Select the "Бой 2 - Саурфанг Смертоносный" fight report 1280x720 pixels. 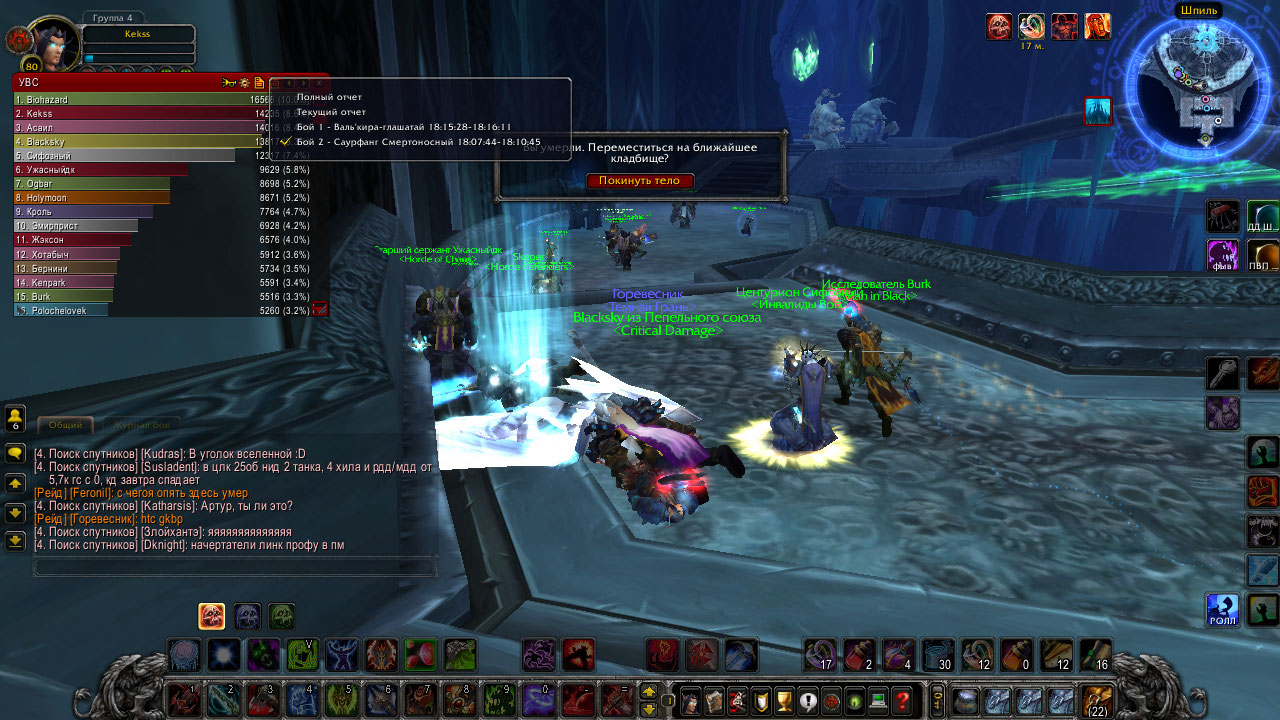point(418,142)
